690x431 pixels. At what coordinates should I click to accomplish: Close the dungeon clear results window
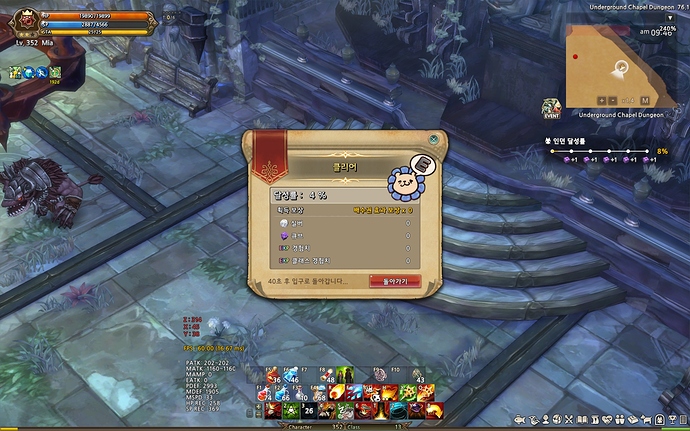click(x=433, y=140)
